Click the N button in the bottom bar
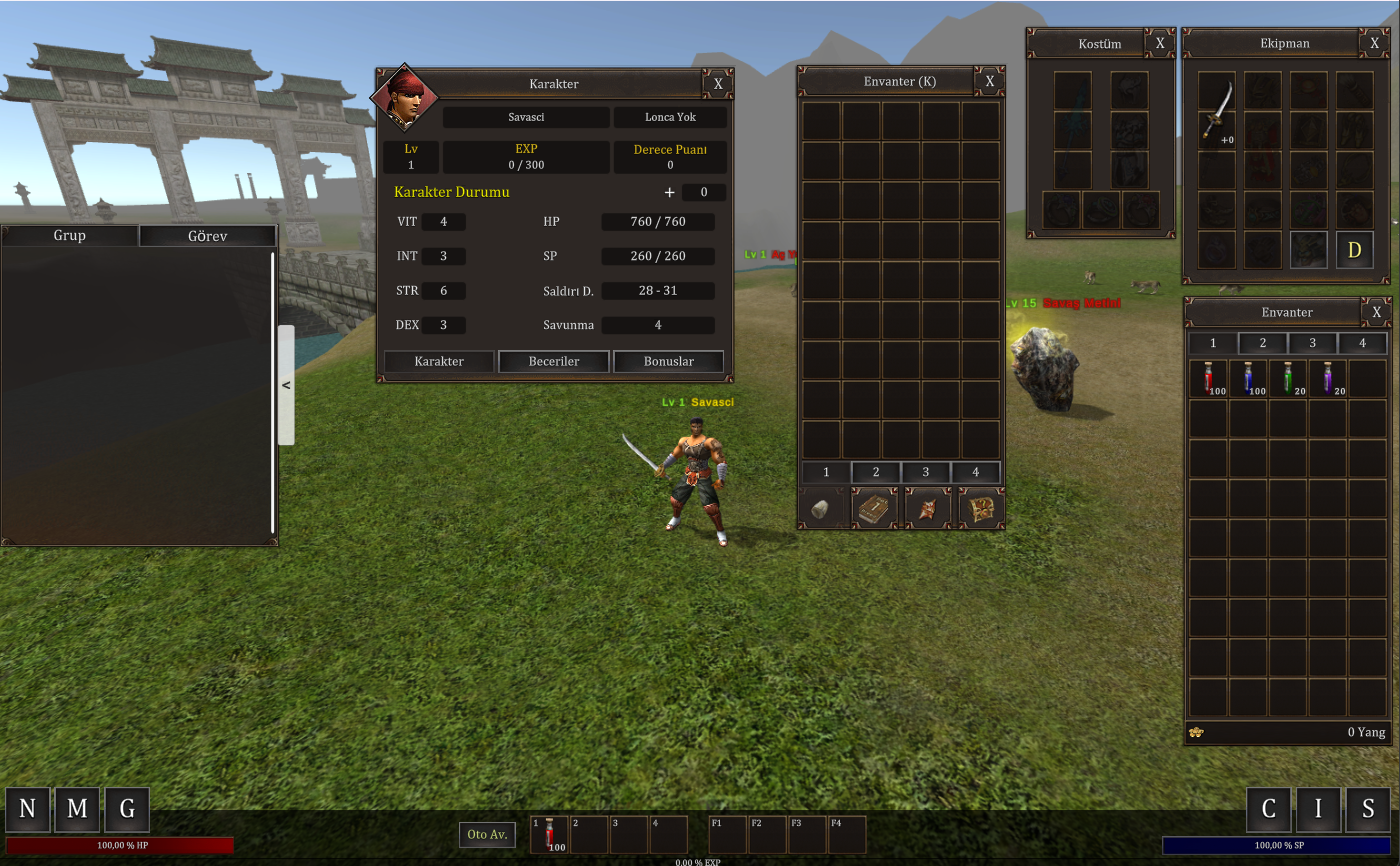The width and height of the screenshot is (1400, 866). [x=27, y=809]
